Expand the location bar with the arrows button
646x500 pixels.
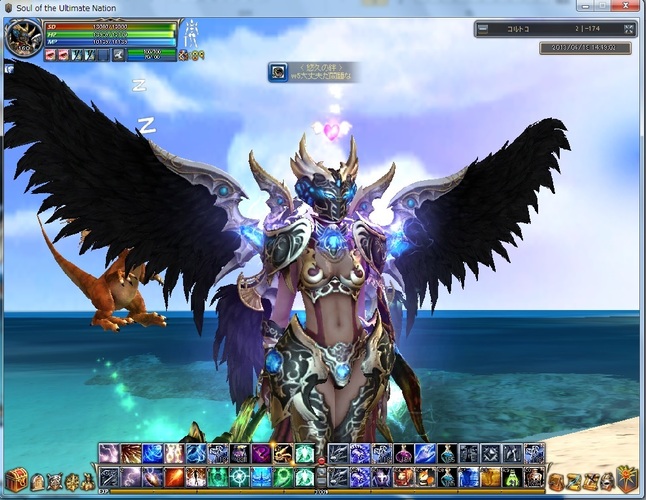627,29
